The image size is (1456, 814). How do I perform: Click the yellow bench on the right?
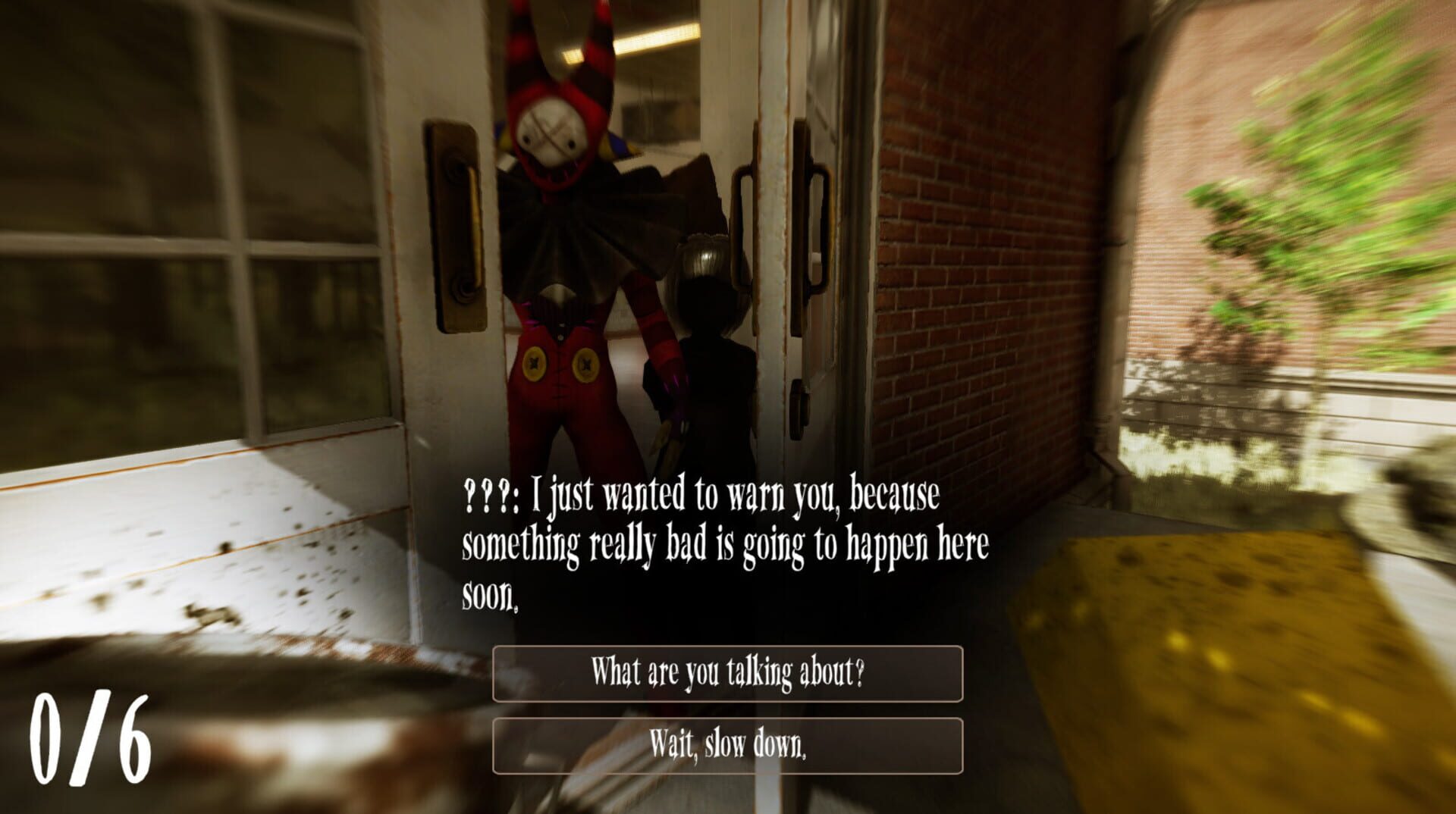click(1213, 629)
